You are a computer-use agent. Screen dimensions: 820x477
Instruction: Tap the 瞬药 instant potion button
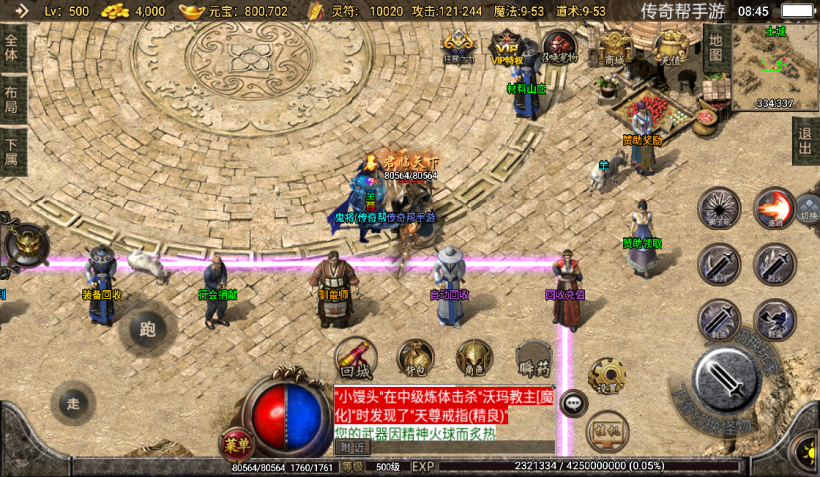534,358
